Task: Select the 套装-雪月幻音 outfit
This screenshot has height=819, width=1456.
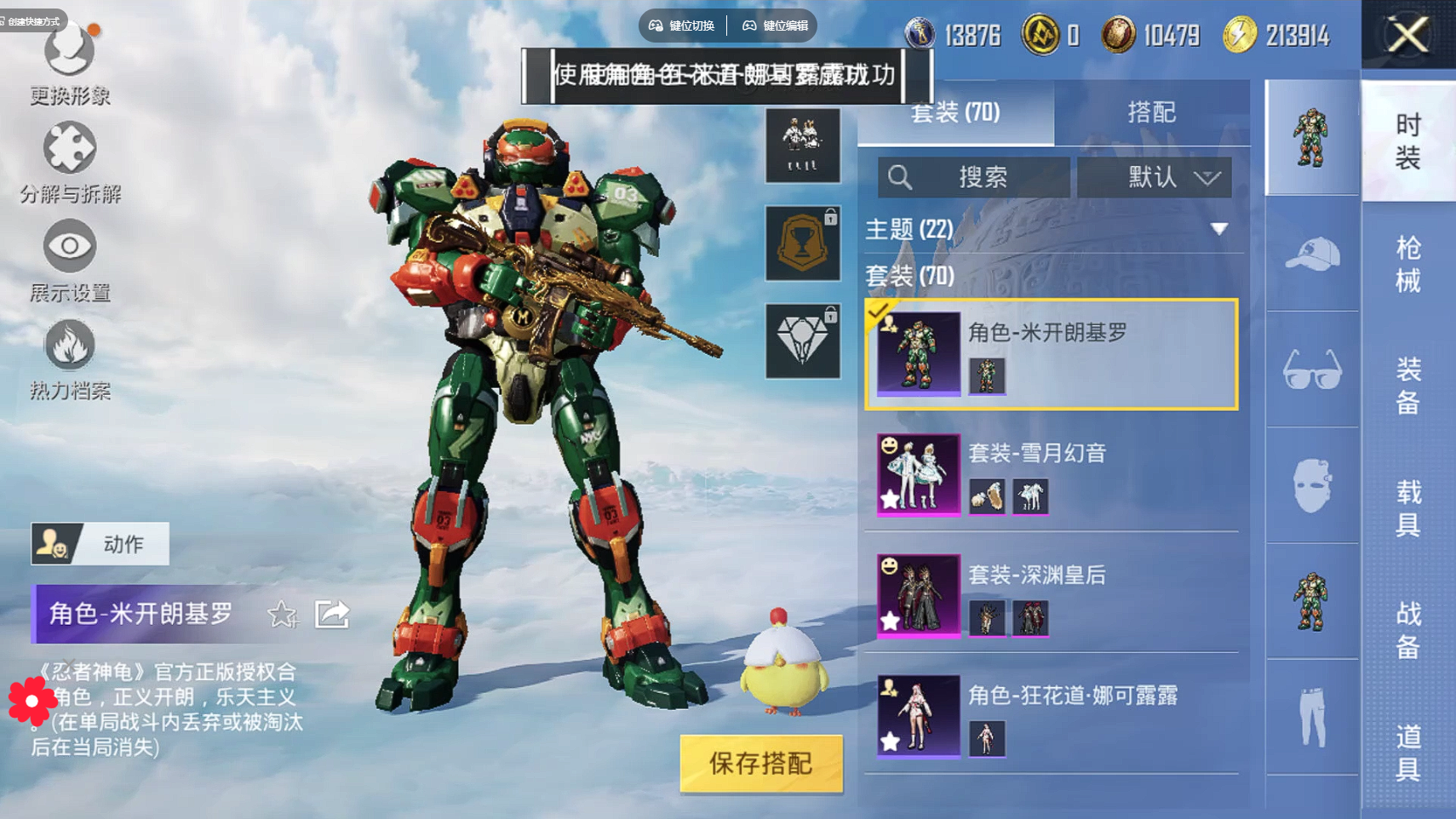Action: (x=1051, y=475)
